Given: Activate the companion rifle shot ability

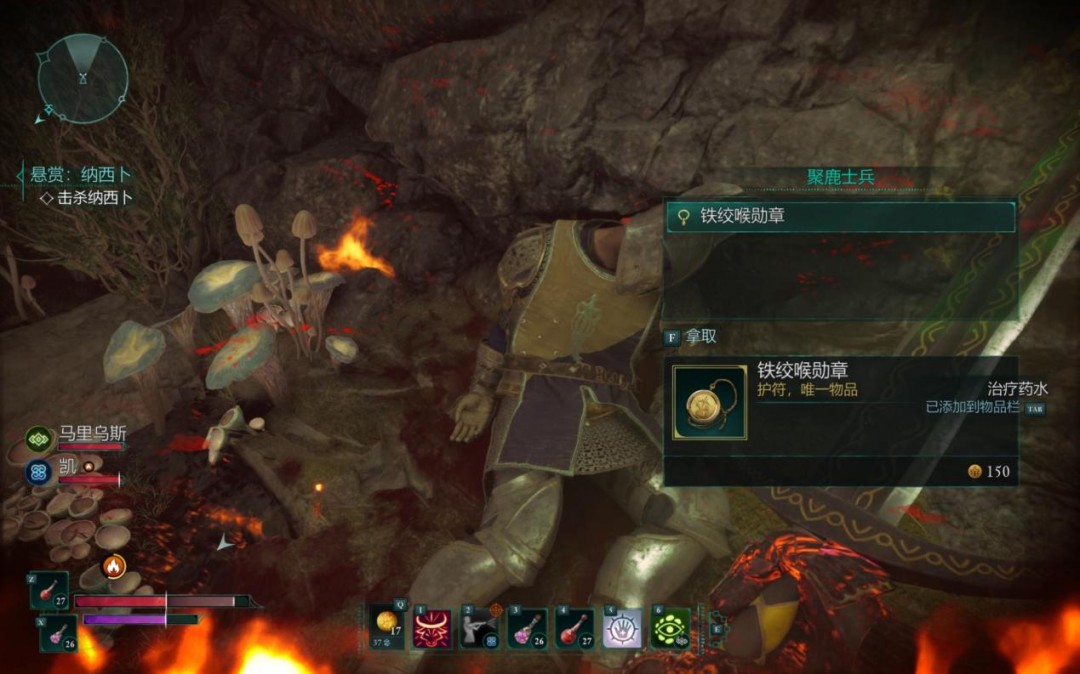Looking at the screenshot, I should [479, 628].
